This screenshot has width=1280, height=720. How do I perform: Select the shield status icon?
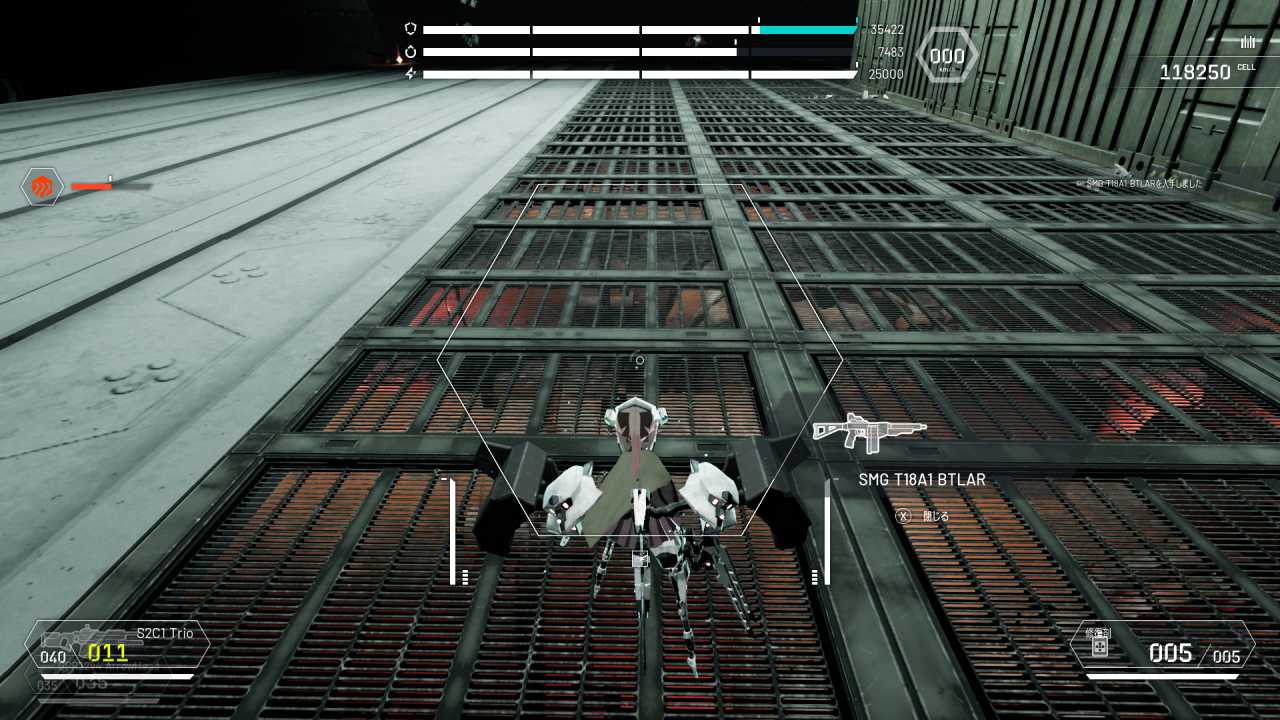tap(410, 27)
